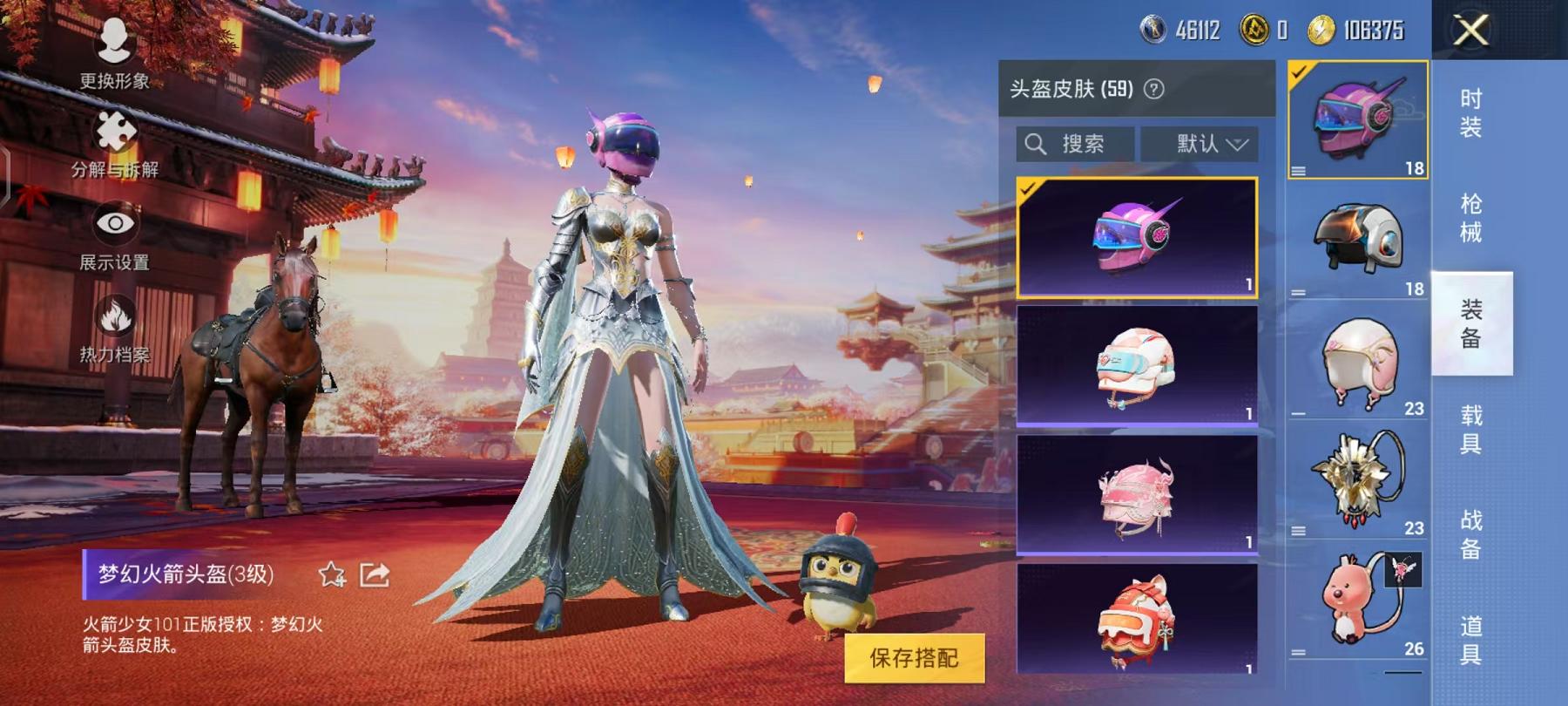
Task: Click the gold coin icon showing 106375
Action: tap(1323, 29)
